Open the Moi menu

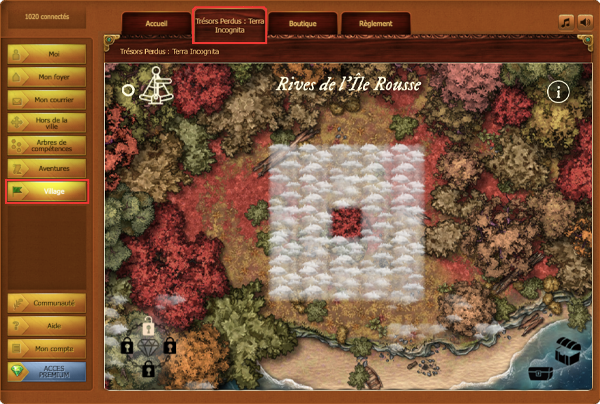(47, 53)
